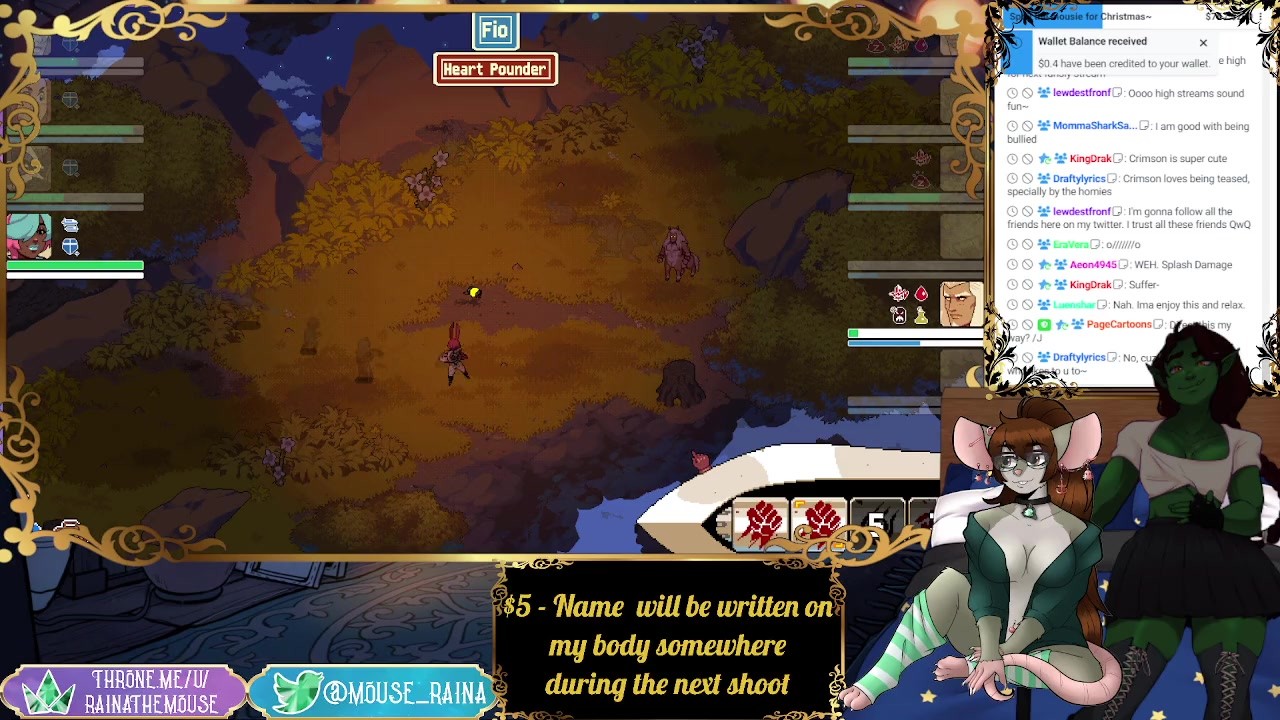1280x720 pixels.
Task: Click the Fio turn name tag
Action: 495,30
